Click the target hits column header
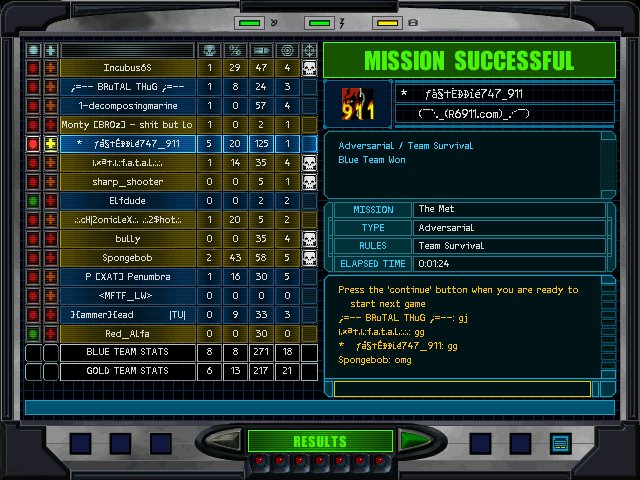640x480 pixels. 287,49
